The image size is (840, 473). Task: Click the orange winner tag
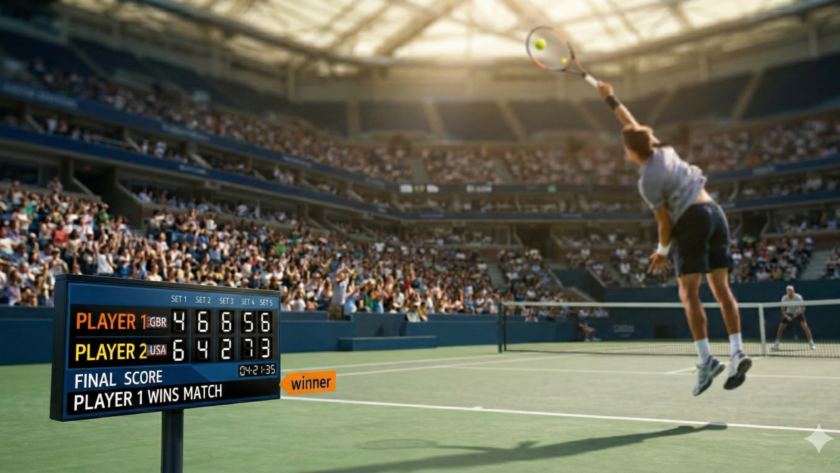[309, 383]
